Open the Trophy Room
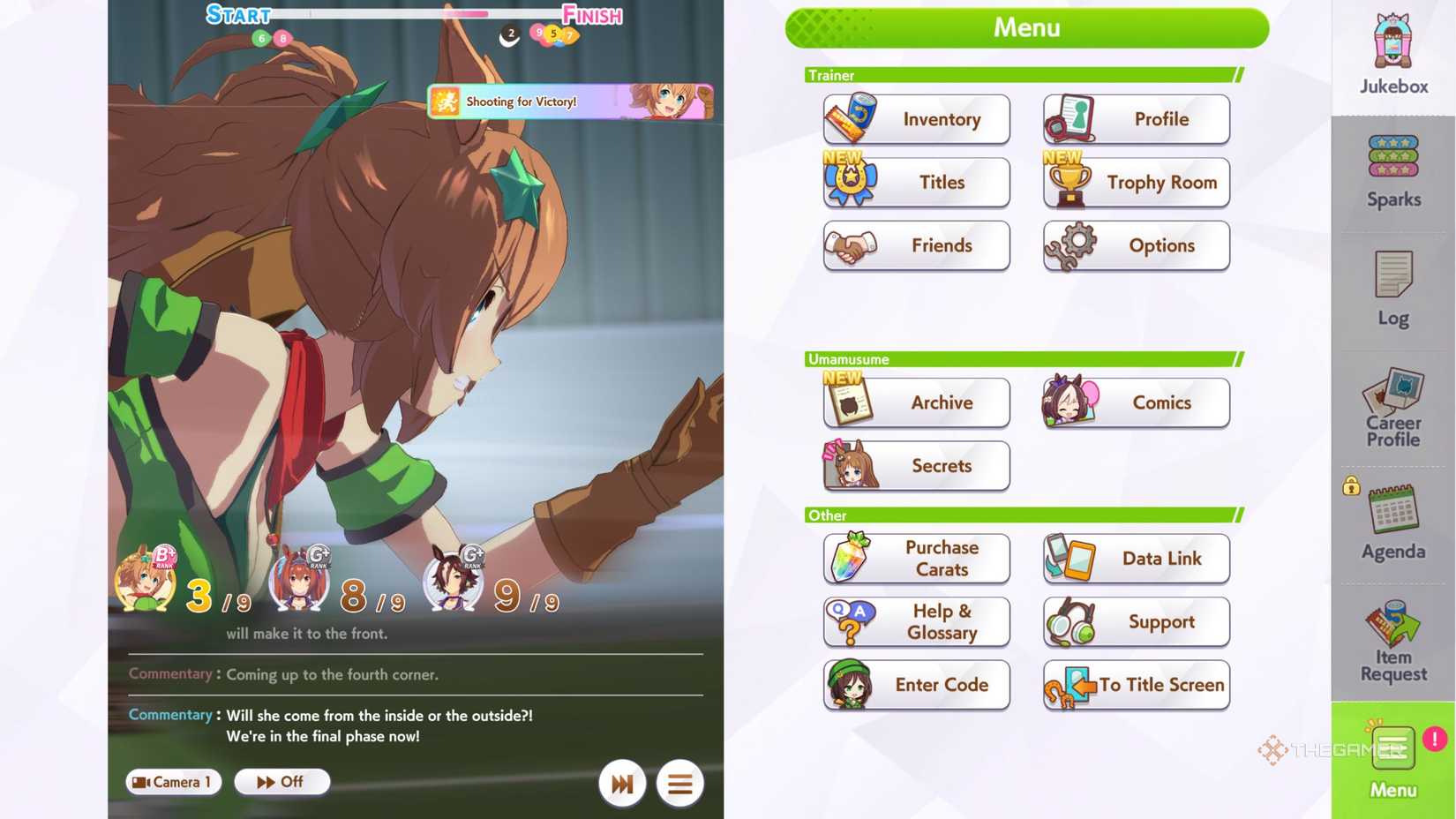This screenshot has width=1456, height=819. point(1136,183)
